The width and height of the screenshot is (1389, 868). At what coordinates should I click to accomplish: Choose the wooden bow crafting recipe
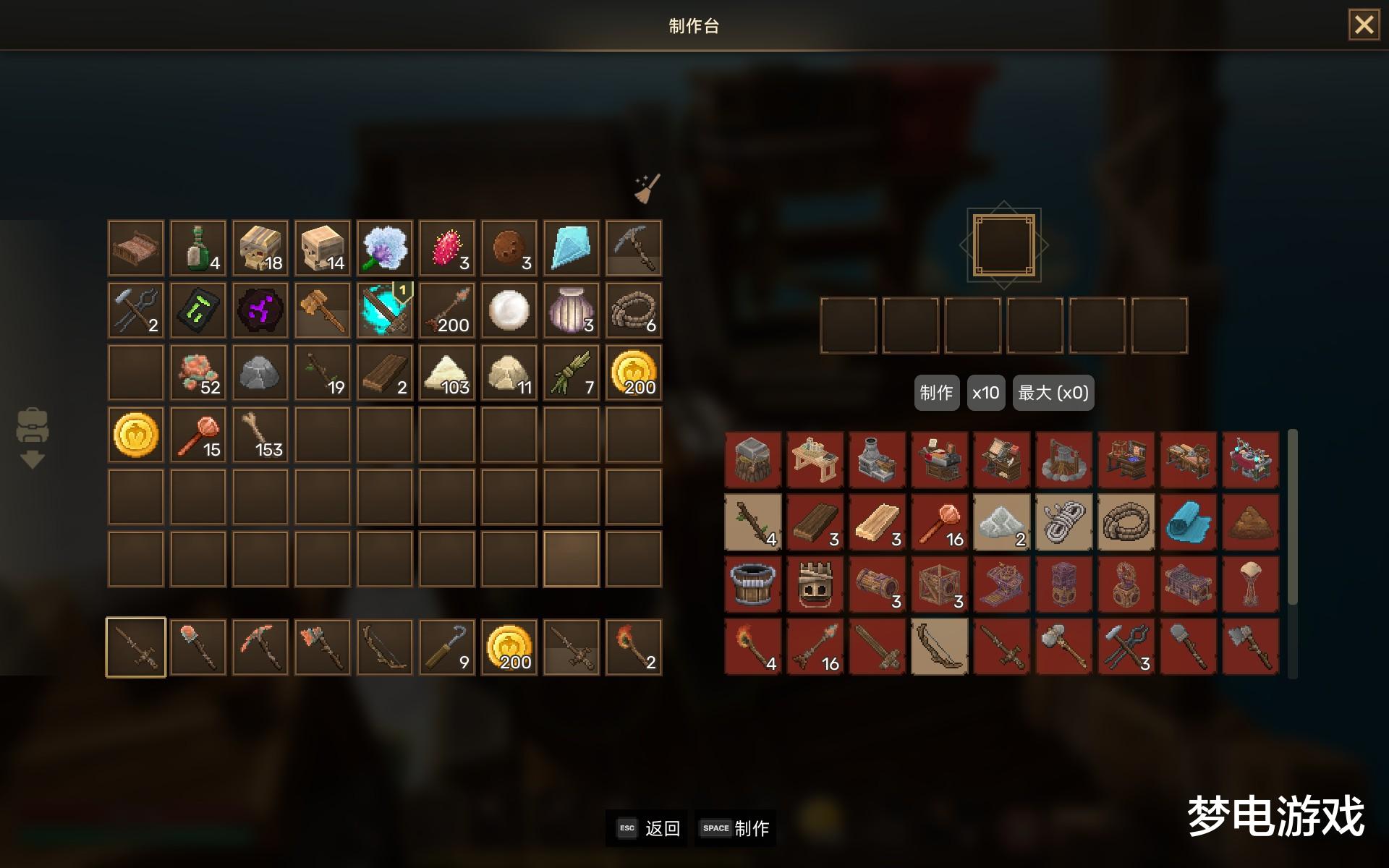click(x=939, y=647)
